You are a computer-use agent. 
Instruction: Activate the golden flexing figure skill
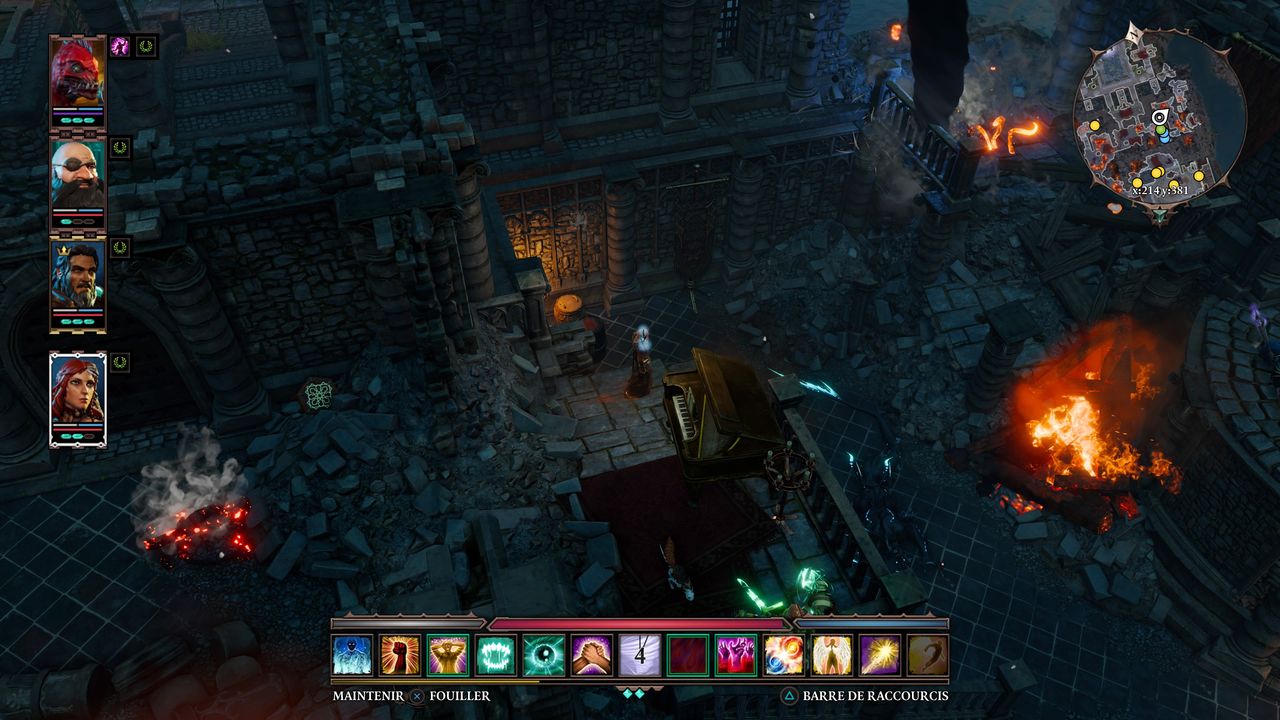(448, 655)
